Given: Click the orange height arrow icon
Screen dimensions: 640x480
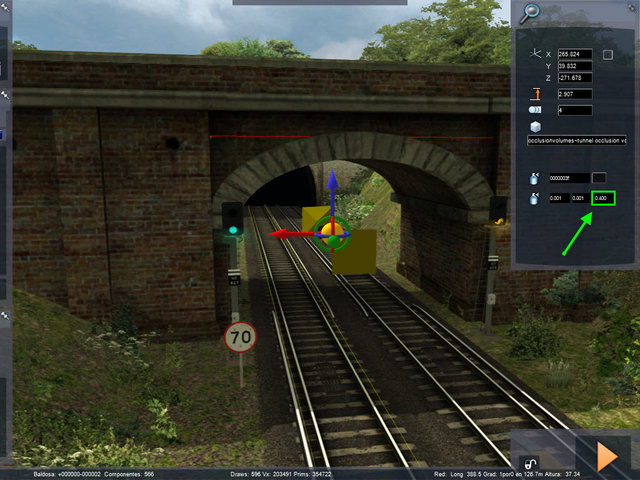Looking at the screenshot, I should pos(537,94).
